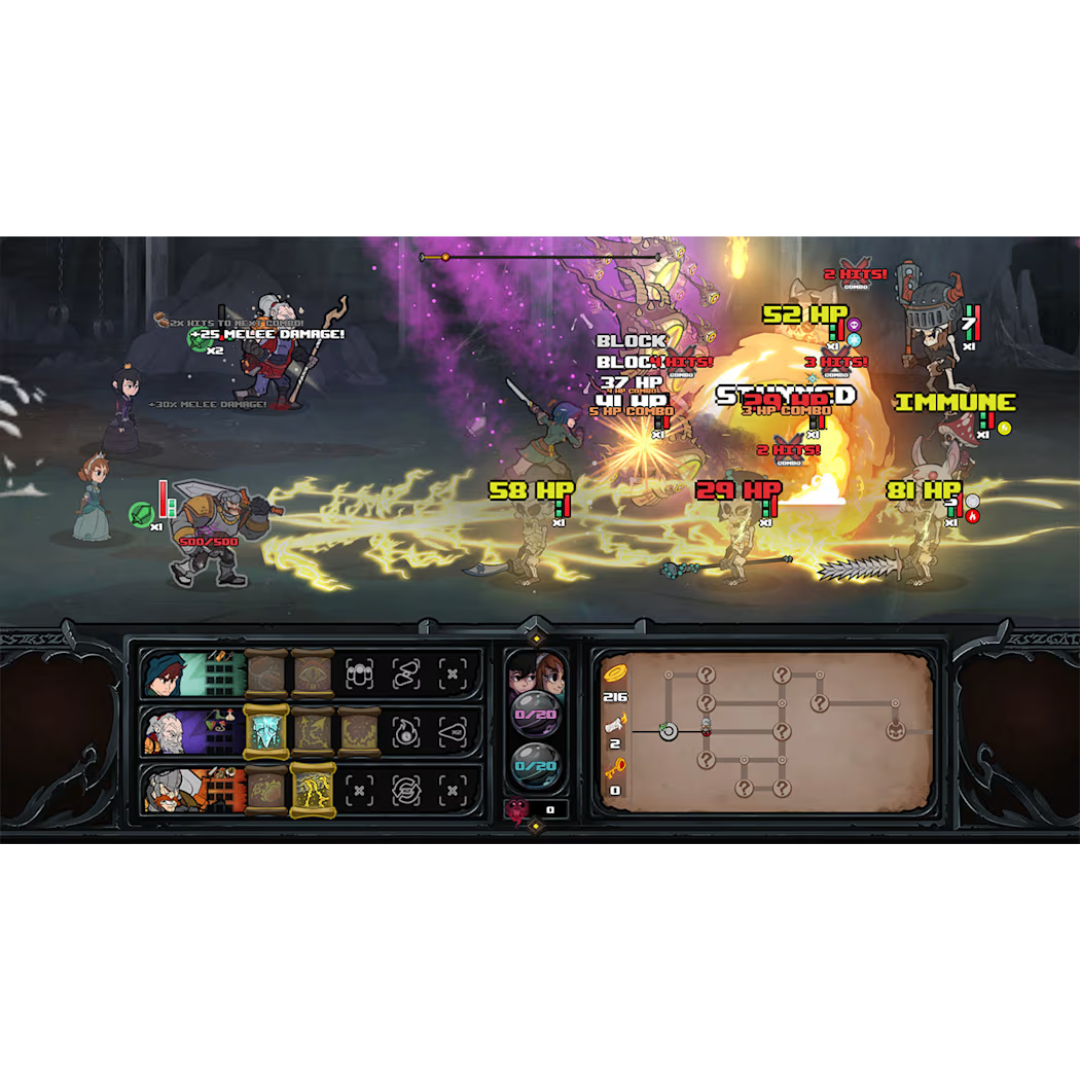Viewport: 1080px width, 1080px height.
Task: Click the blue 0/20 orb
Action: 535,767
